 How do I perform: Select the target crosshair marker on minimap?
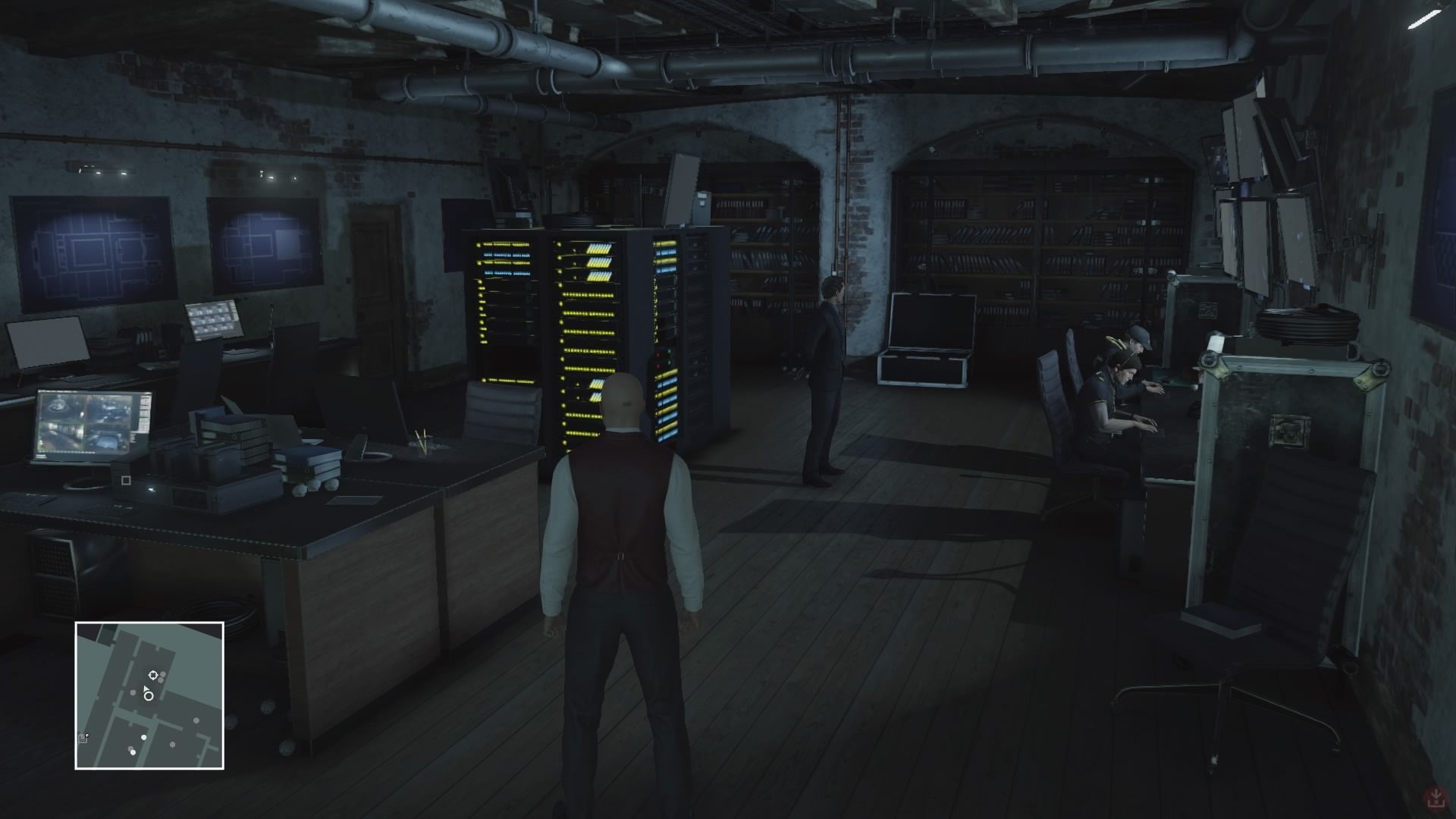(153, 675)
